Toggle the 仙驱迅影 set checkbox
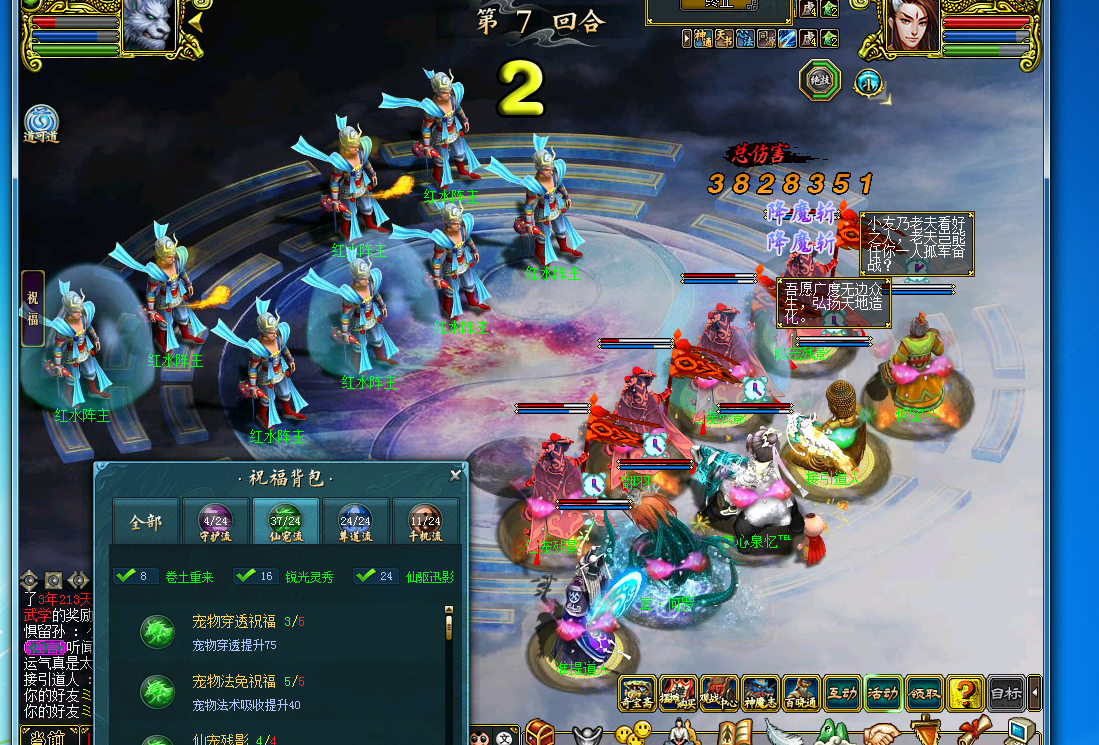This screenshot has height=745, width=1099. [x=365, y=576]
